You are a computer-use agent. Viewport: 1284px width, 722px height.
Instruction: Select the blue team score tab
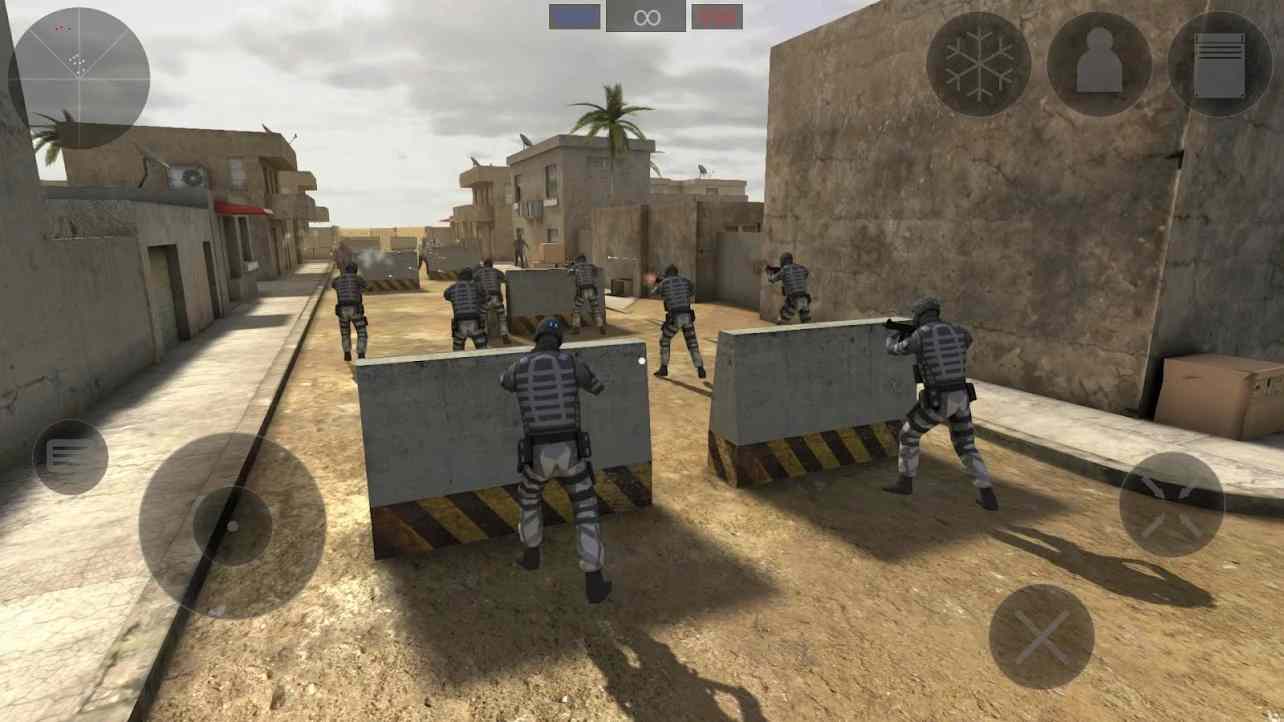572,14
